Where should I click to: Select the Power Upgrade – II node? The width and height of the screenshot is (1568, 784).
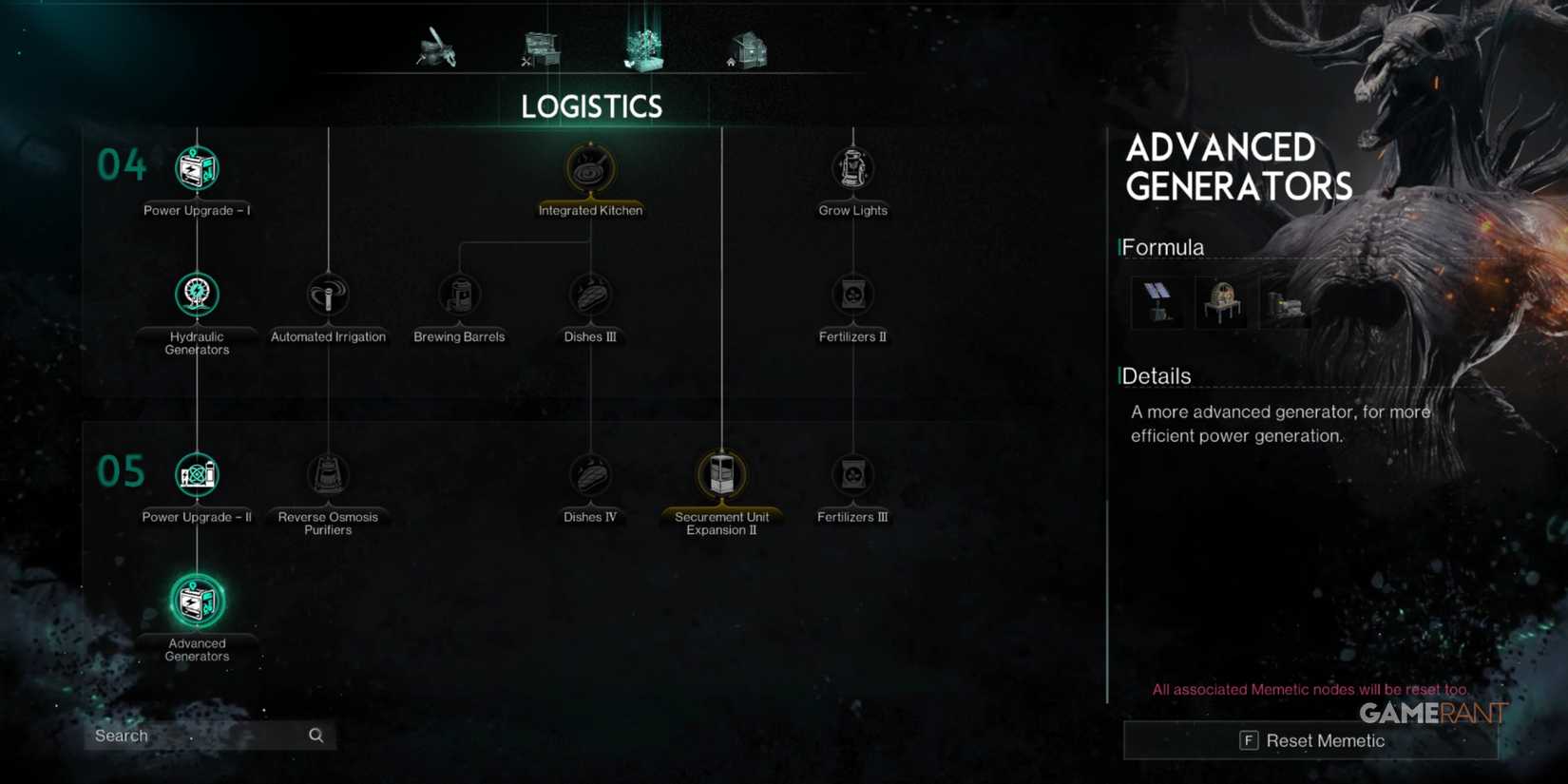coord(196,475)
